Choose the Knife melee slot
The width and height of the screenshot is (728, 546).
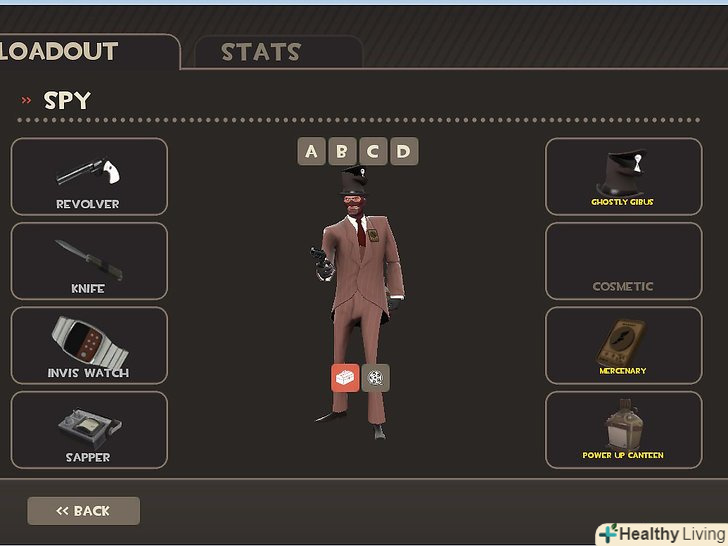click(89, 261)
